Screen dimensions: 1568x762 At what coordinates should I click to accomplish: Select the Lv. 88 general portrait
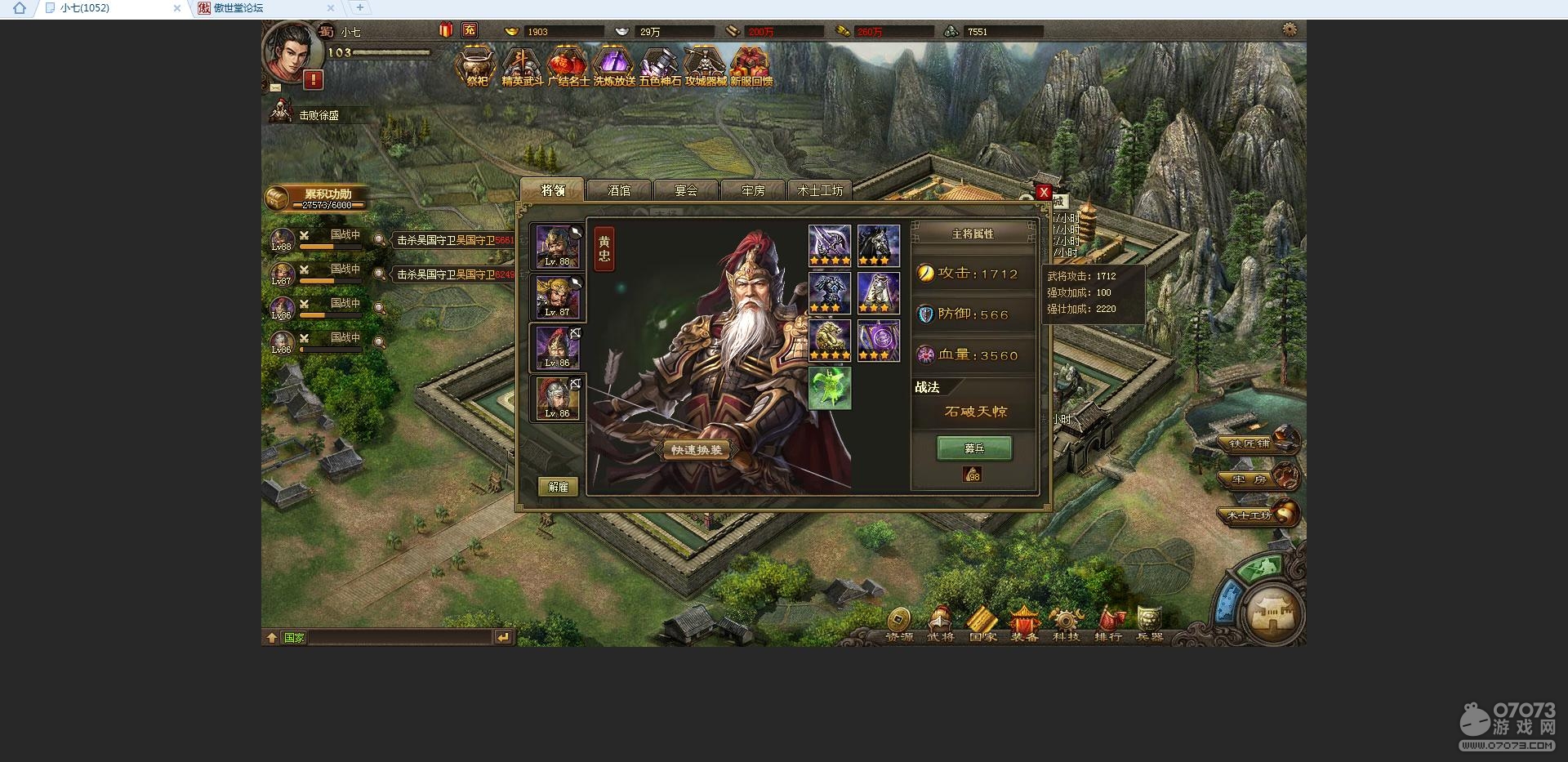pos(558,247)
